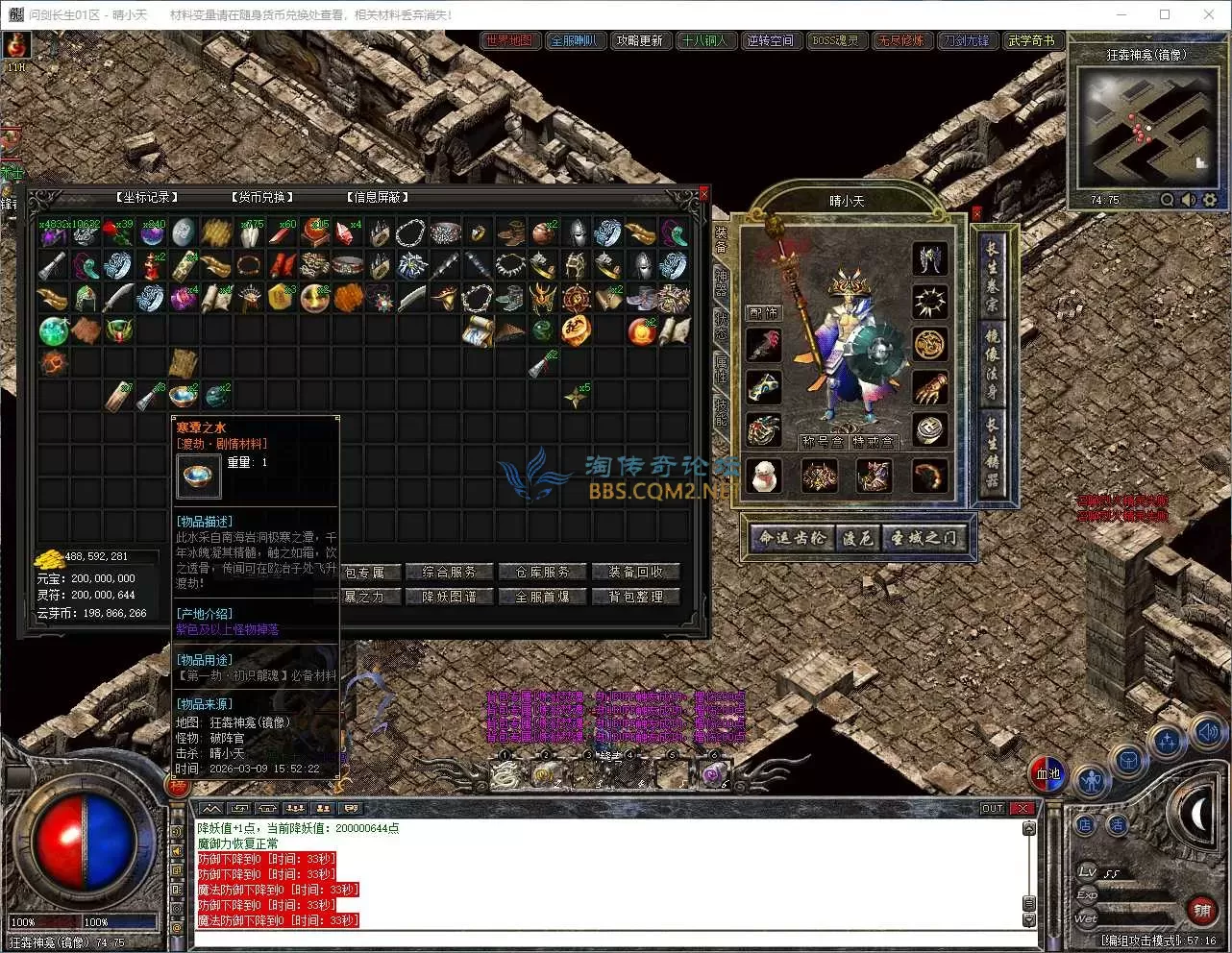Viewport: 1232px width, 953px height.
Task: Select the 武学奇书 top menu button
Action: click(x=1031, y=40)
